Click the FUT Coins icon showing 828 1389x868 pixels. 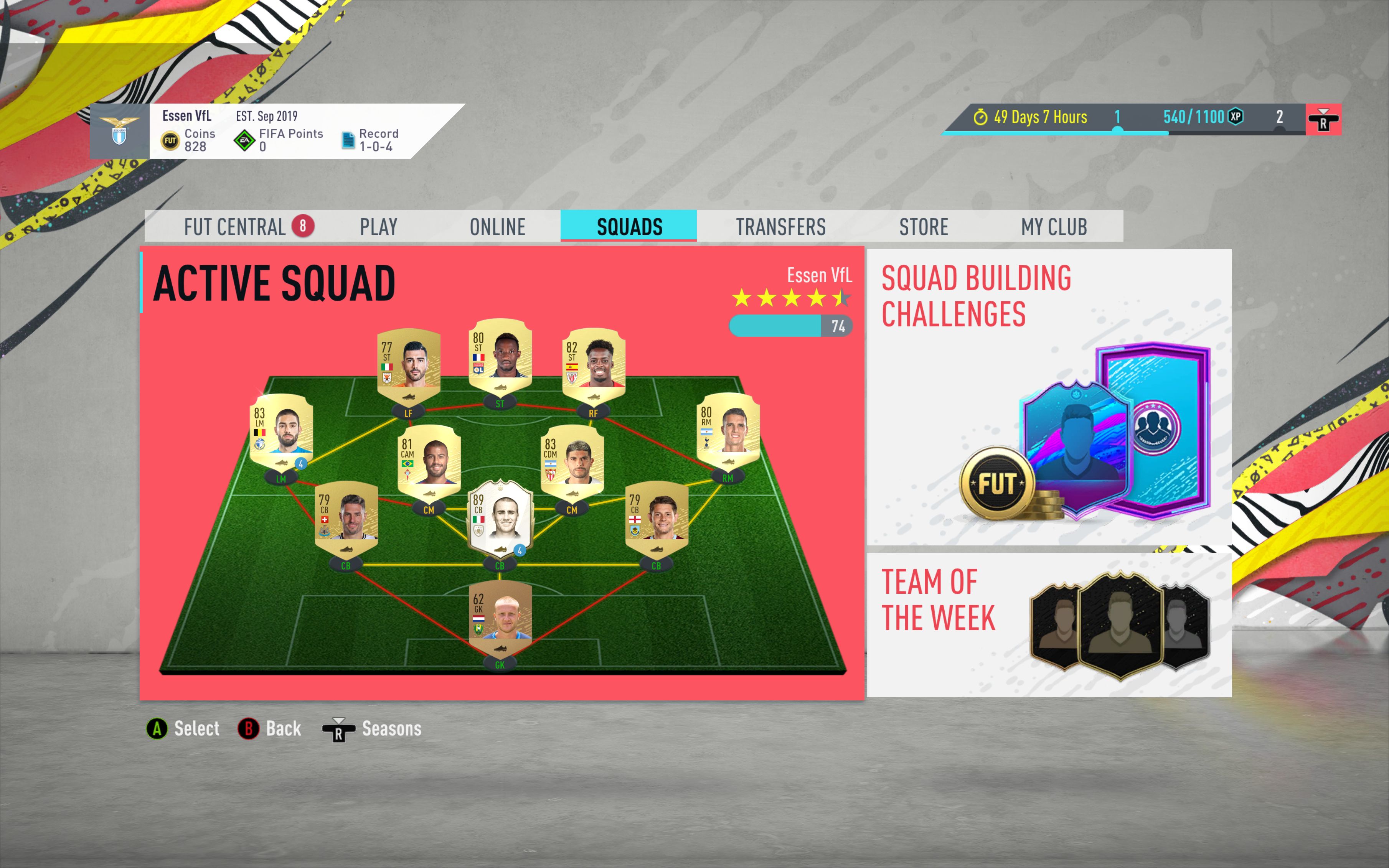click(170, 140)
